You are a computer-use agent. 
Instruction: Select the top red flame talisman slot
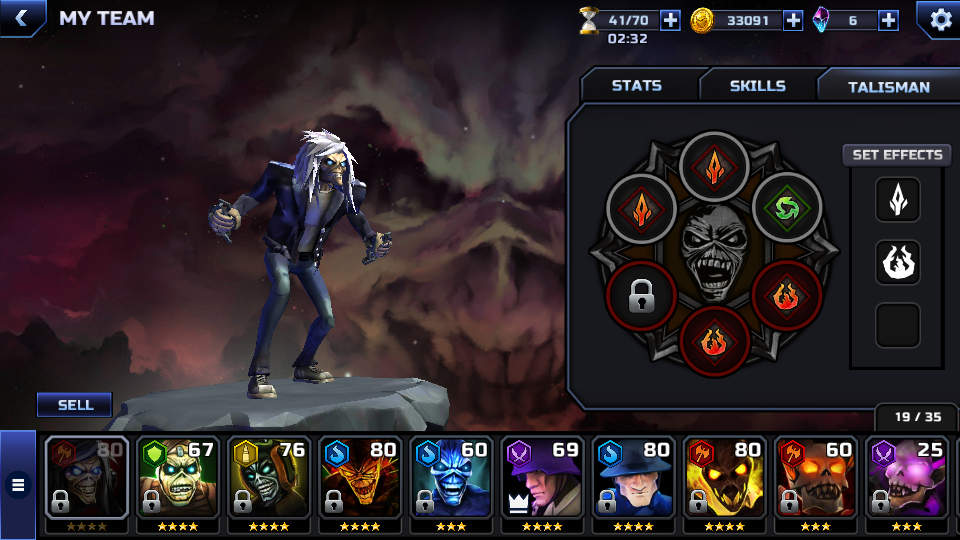pyautogui.click(x=714, y=167)
